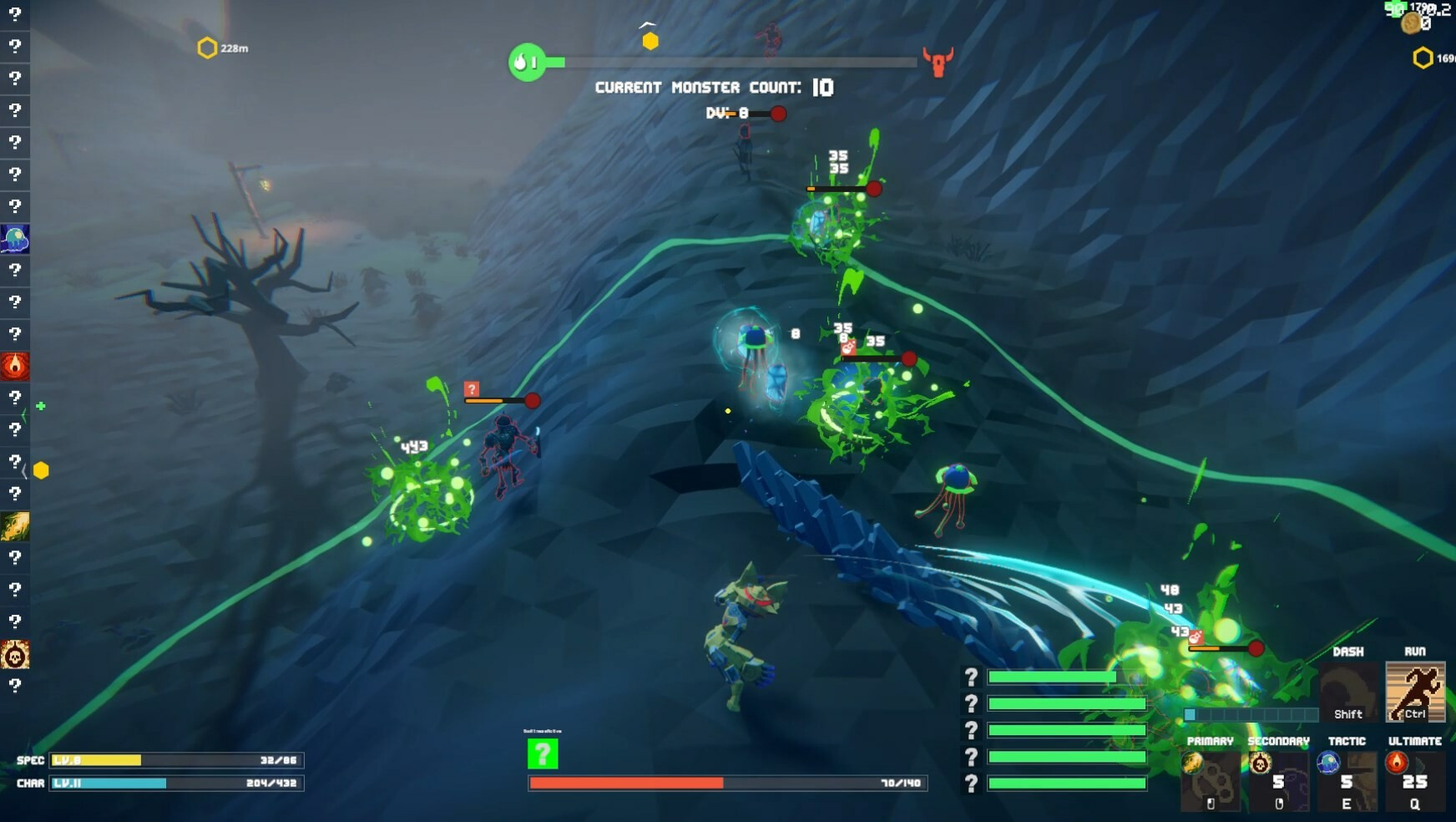Select the red flame upgrade icon in sidebar

pos(15,366)
